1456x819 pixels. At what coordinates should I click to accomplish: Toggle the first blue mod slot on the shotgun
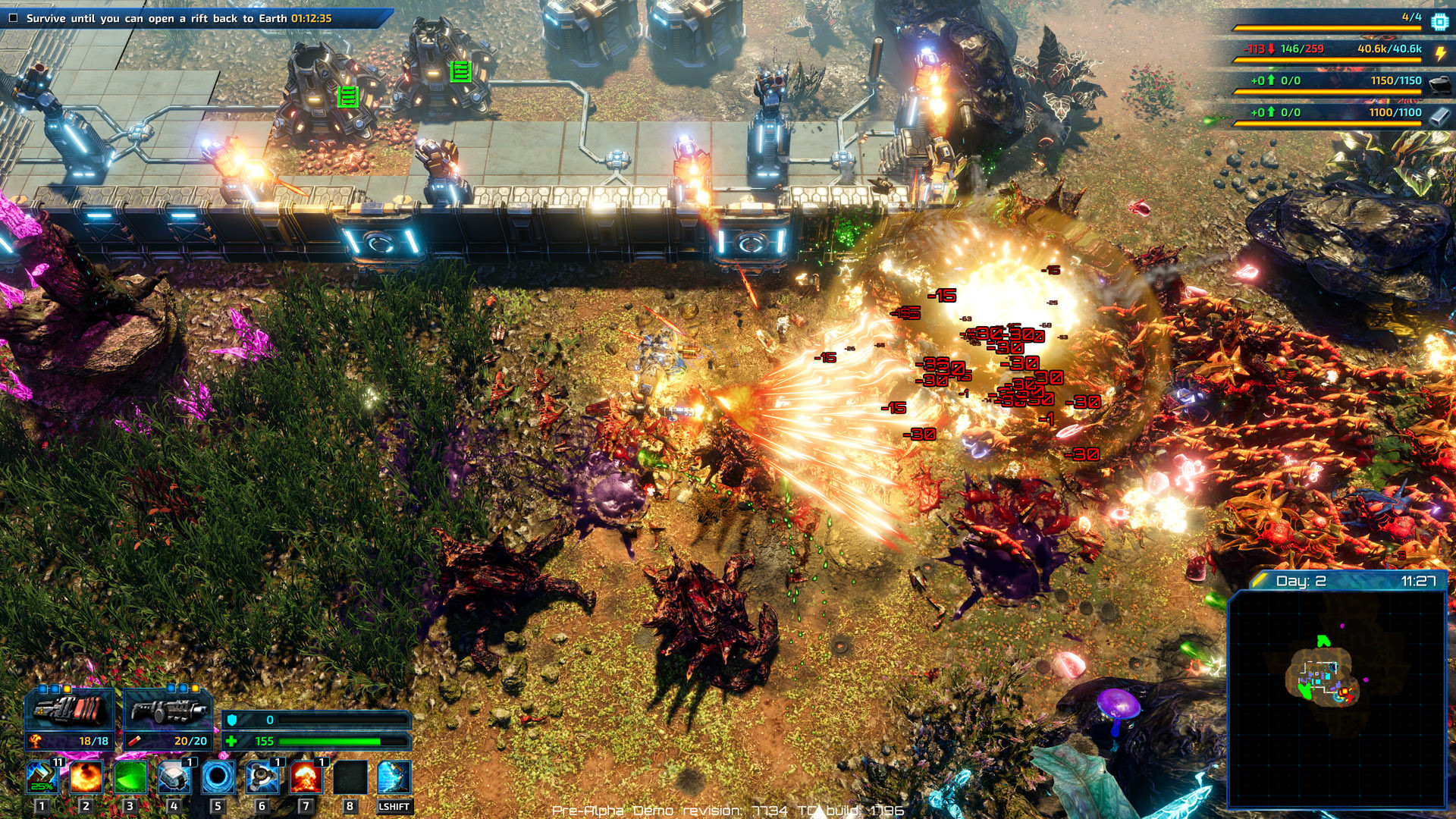[171, 689]
